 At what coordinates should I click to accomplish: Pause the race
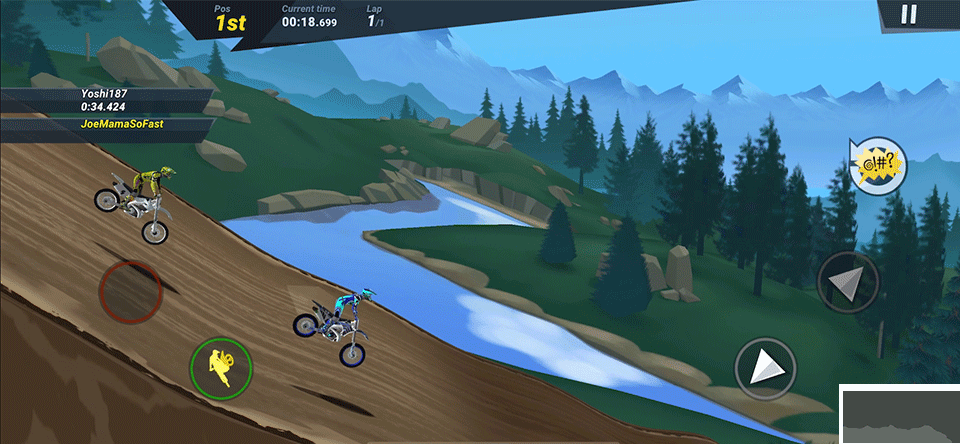point(908,14)
